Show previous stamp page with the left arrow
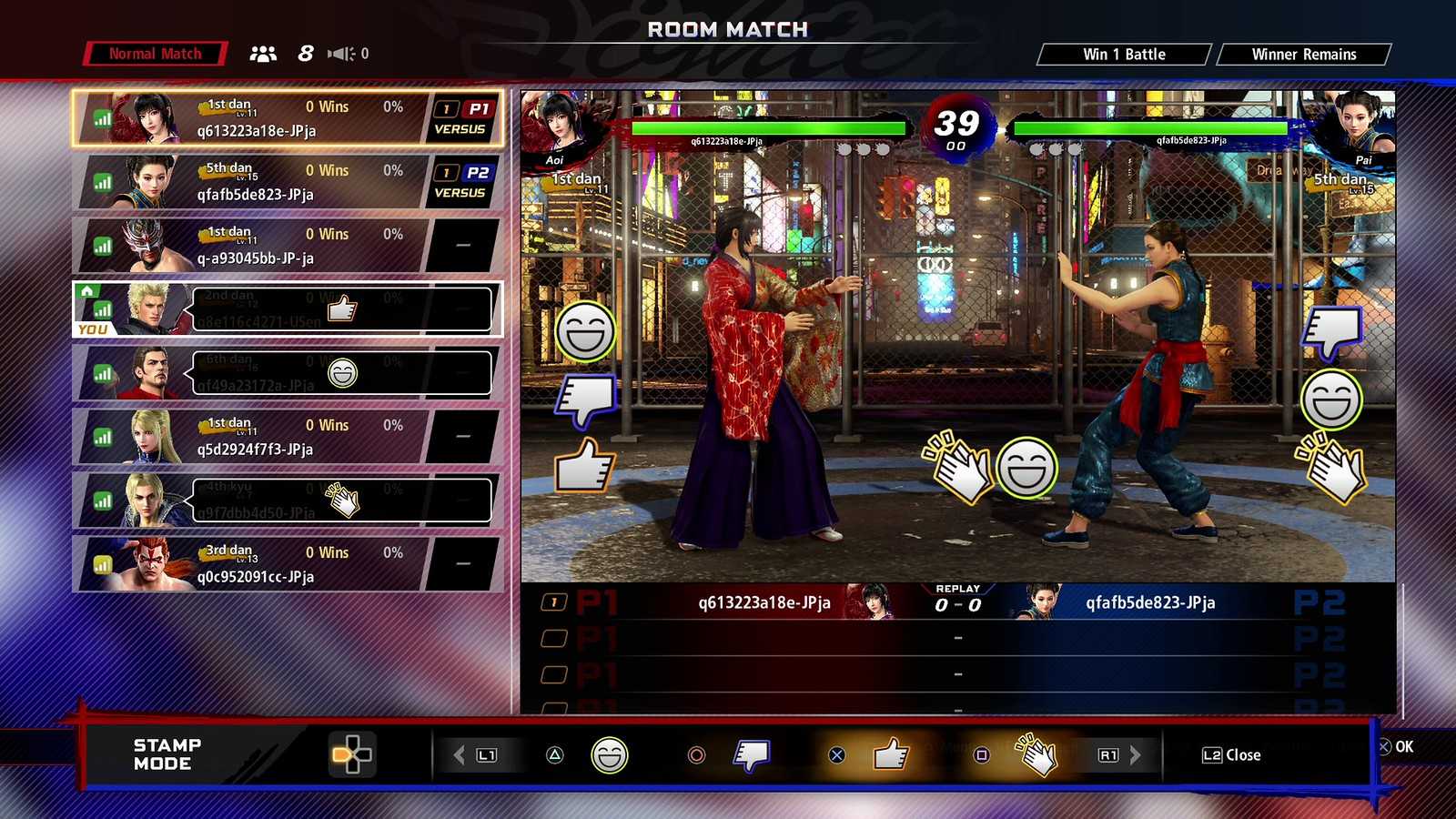 (460, 755)
